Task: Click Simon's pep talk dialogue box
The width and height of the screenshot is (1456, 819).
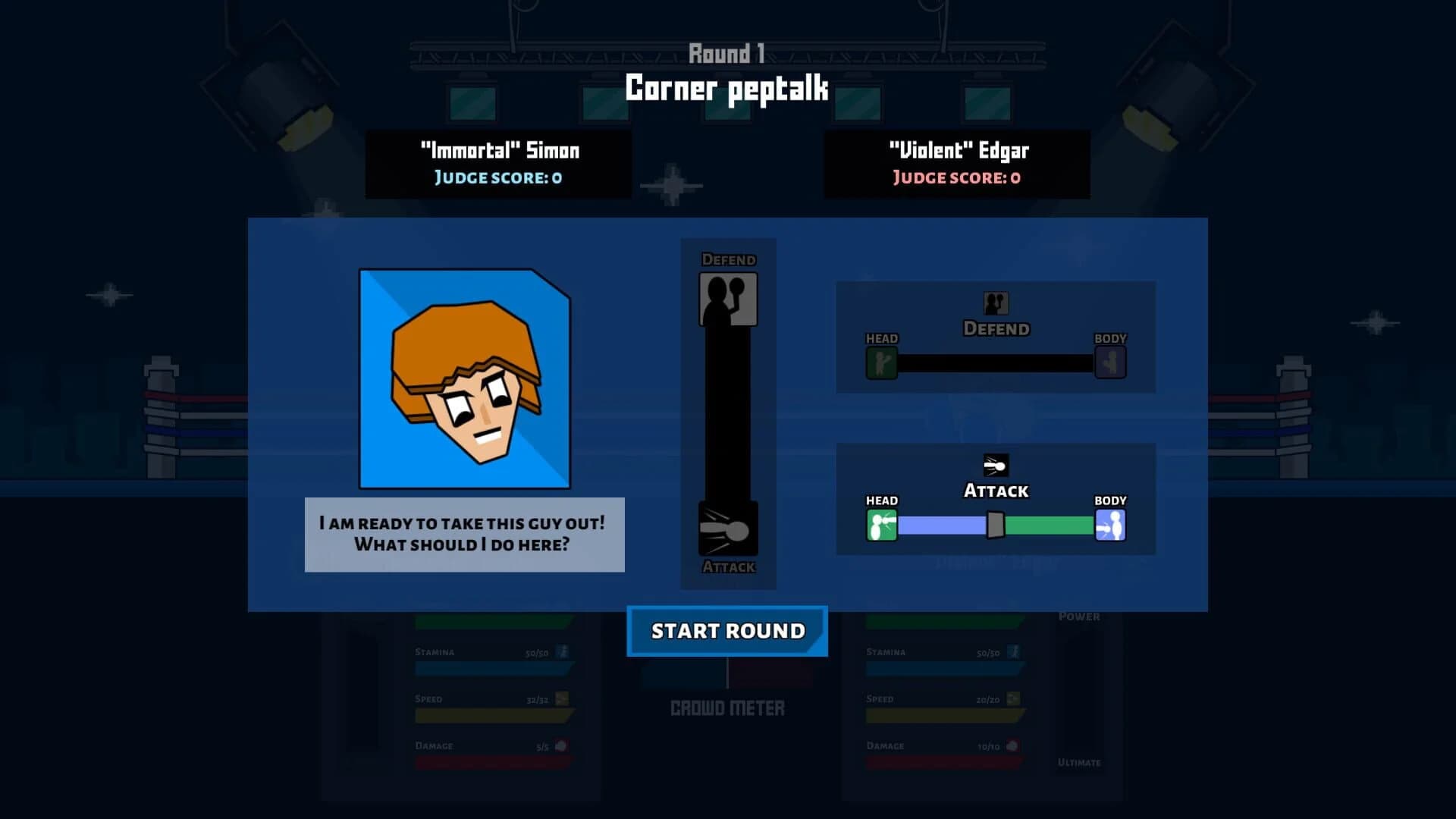Action: tap(463, 534)
